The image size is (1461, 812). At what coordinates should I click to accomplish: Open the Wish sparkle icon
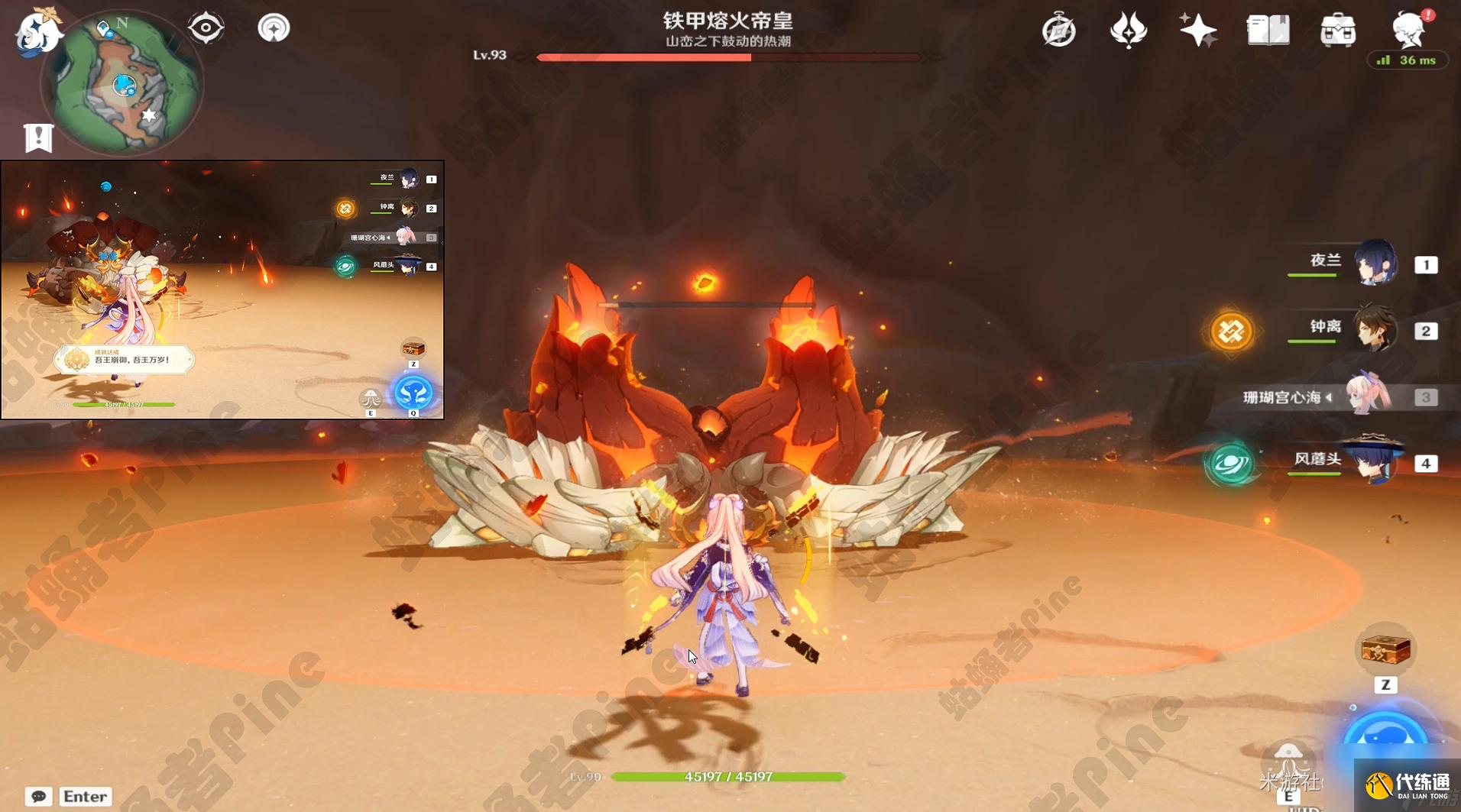[1197, 29]
